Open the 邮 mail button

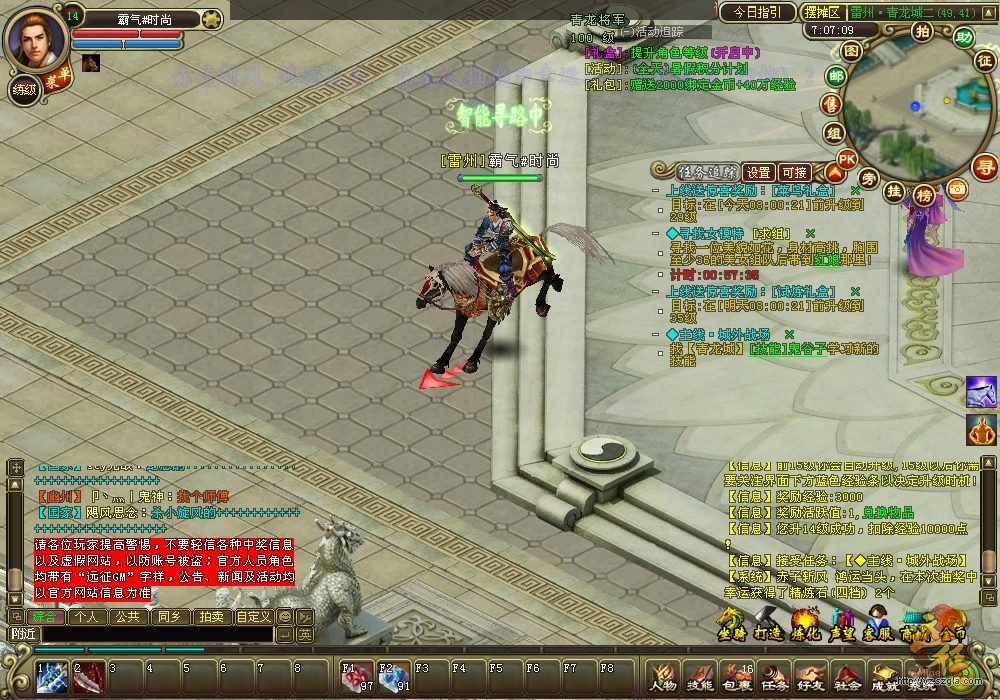tap(836, 76)
